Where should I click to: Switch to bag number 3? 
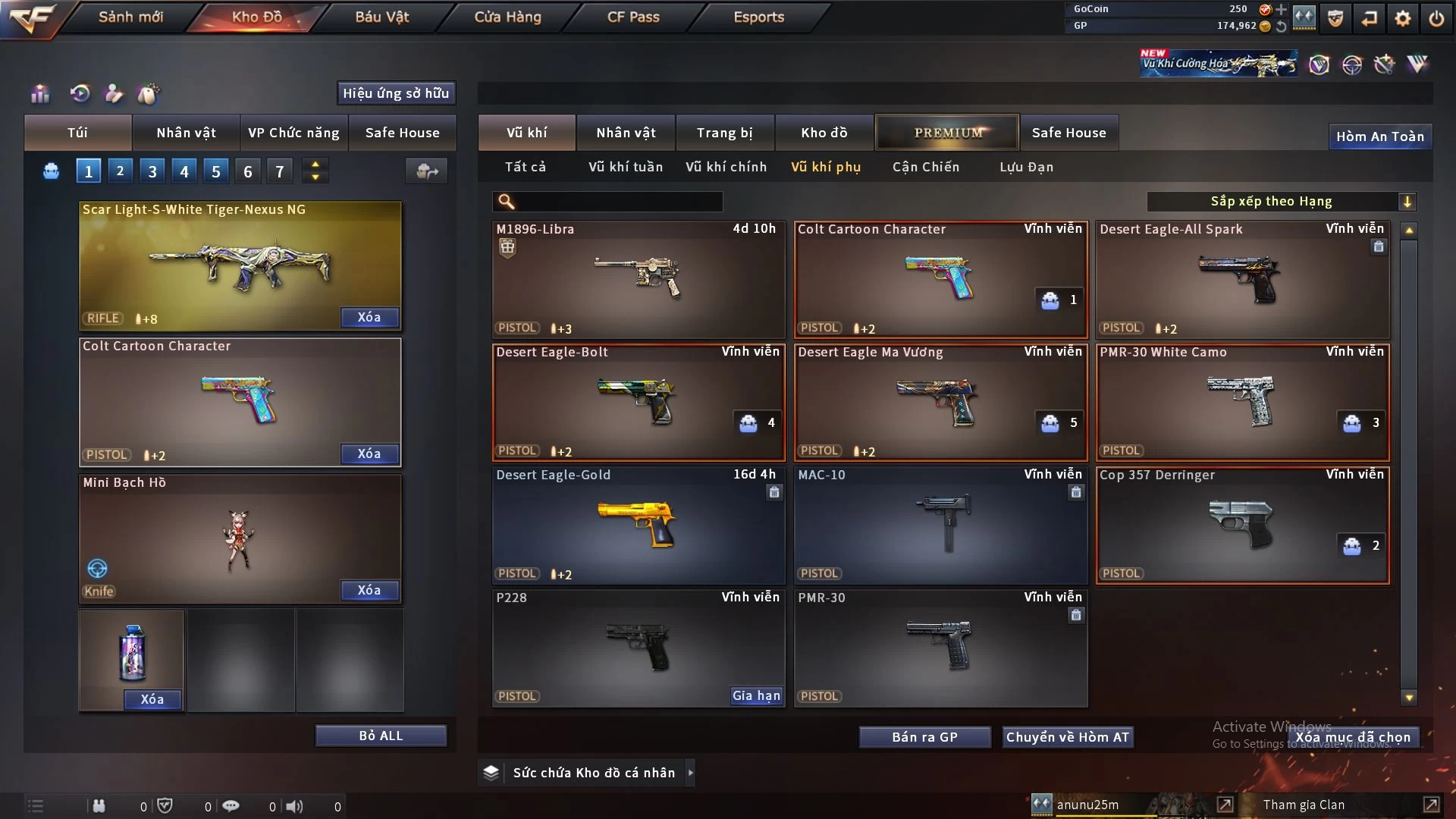[152, 171]
